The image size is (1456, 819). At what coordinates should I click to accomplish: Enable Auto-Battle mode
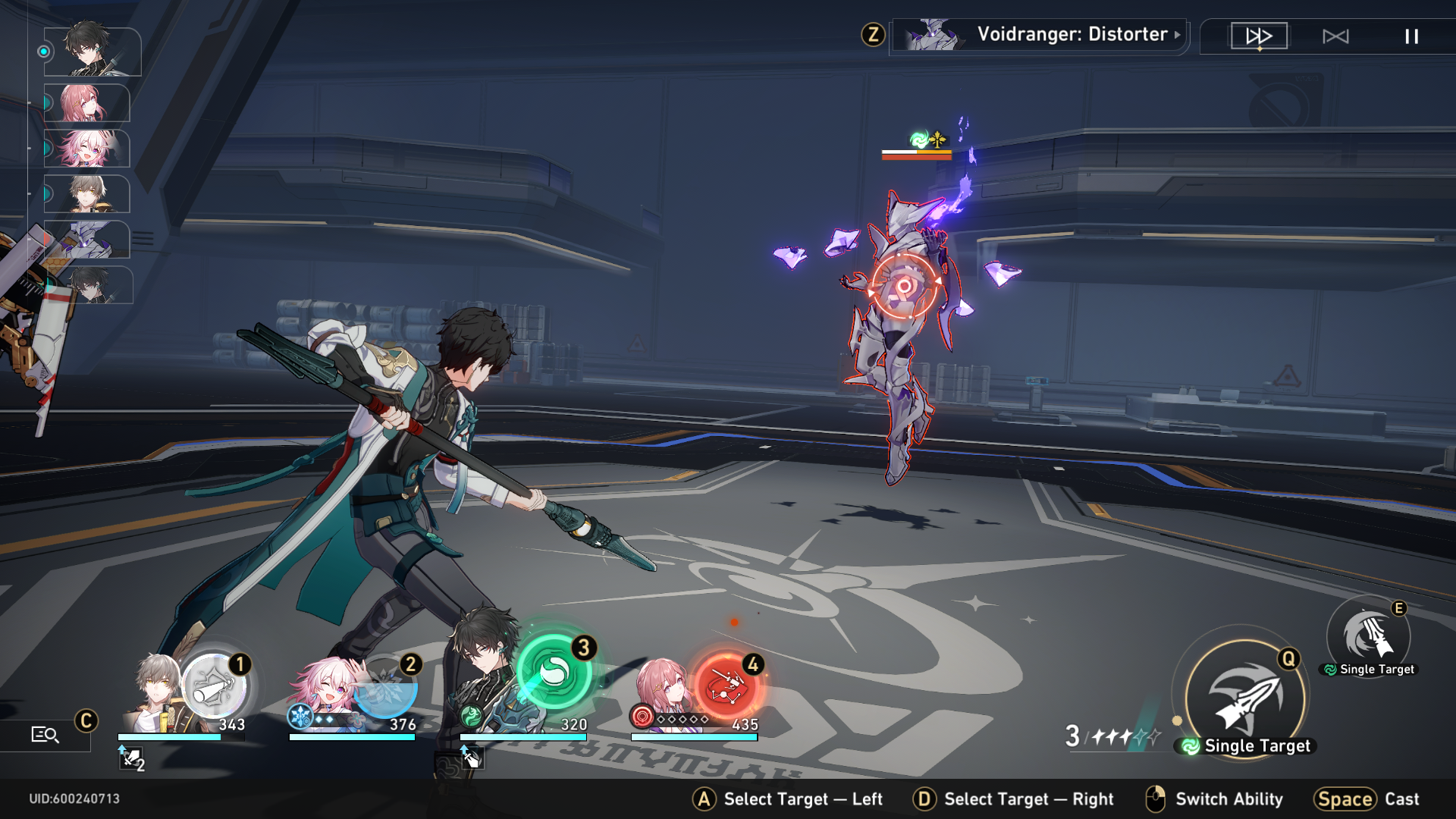point(1338,35)
